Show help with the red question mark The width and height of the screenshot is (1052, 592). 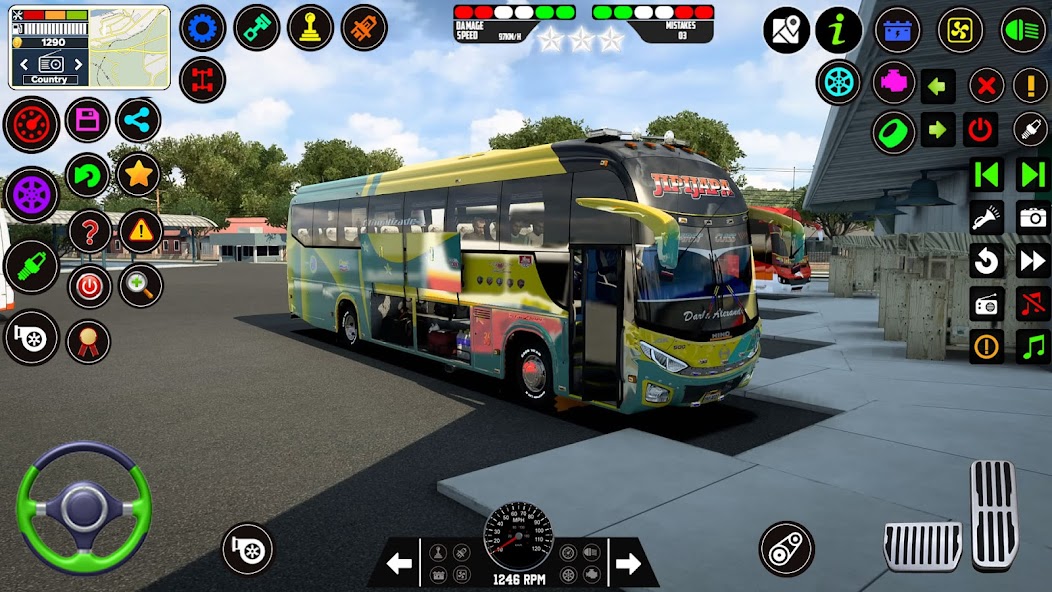coord(89,232)
